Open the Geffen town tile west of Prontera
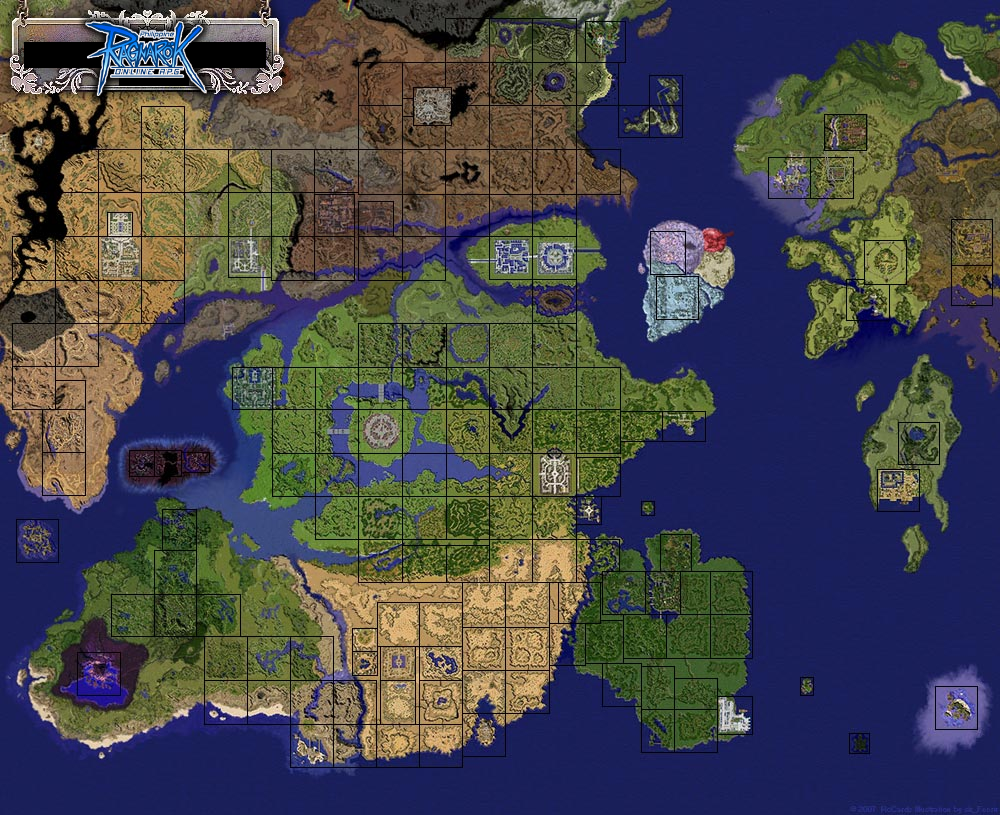This screenshot has height=815, width=1000. (x=252, y=388)
